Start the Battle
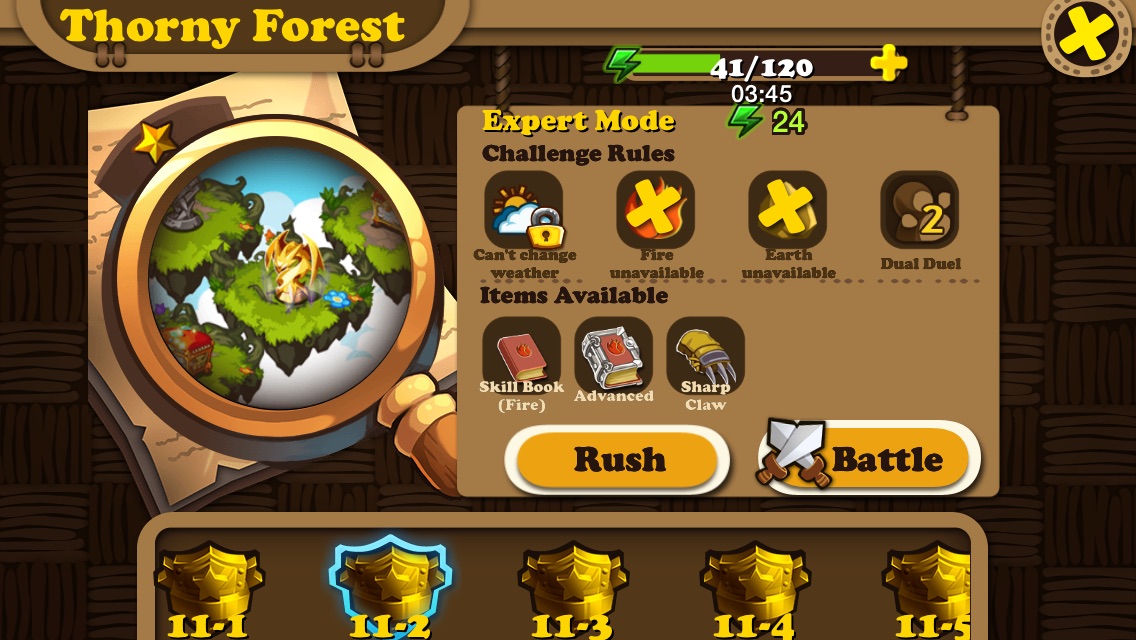 tap(870, 460)
